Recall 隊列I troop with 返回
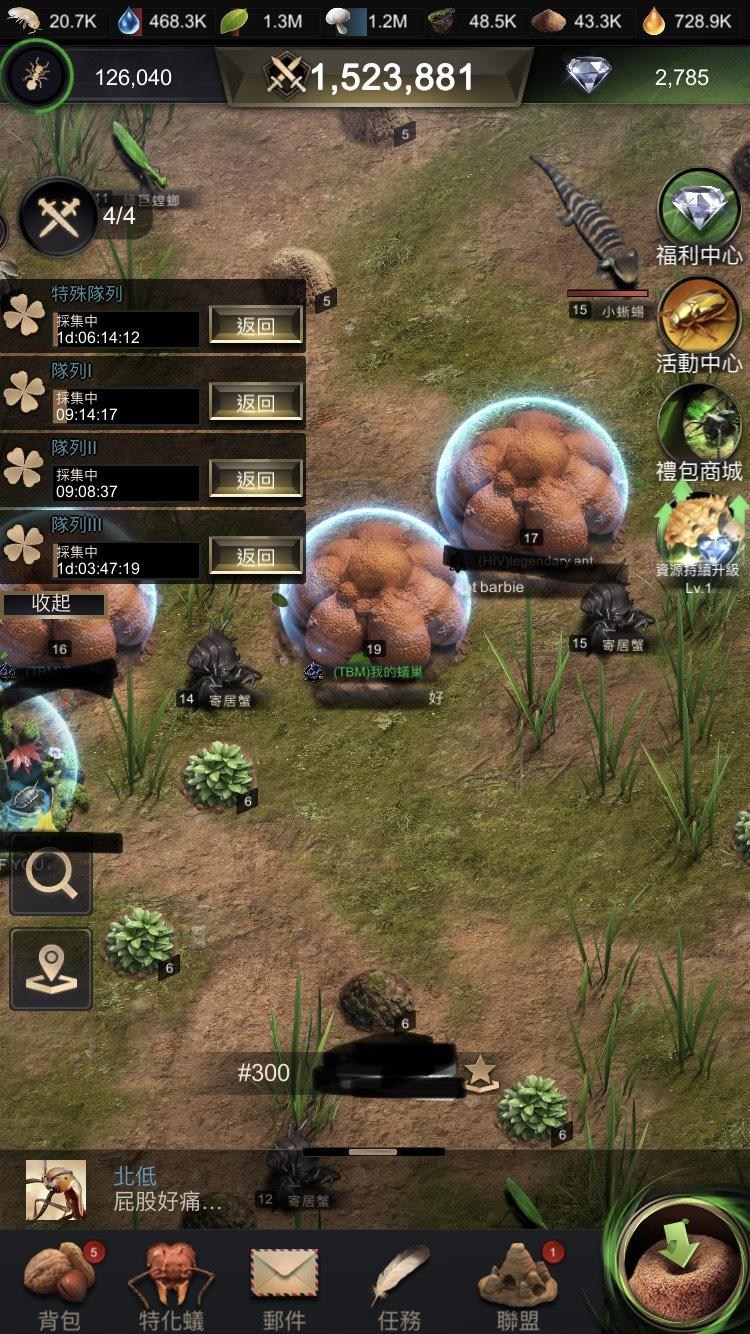The image size is (750, 1334). (255, 402)
